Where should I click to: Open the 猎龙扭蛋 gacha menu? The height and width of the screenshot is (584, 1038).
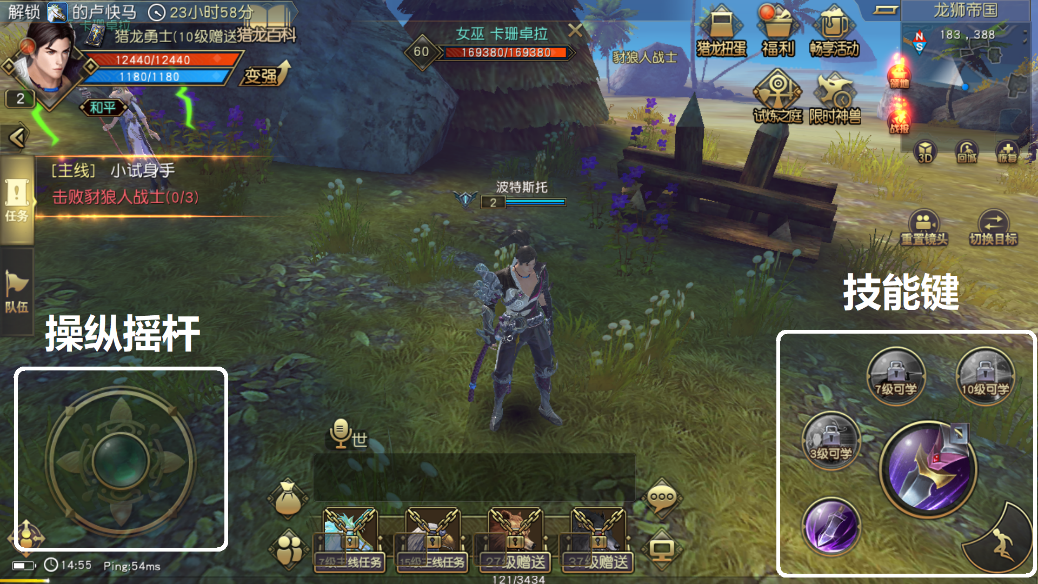[x=721, y=31]
